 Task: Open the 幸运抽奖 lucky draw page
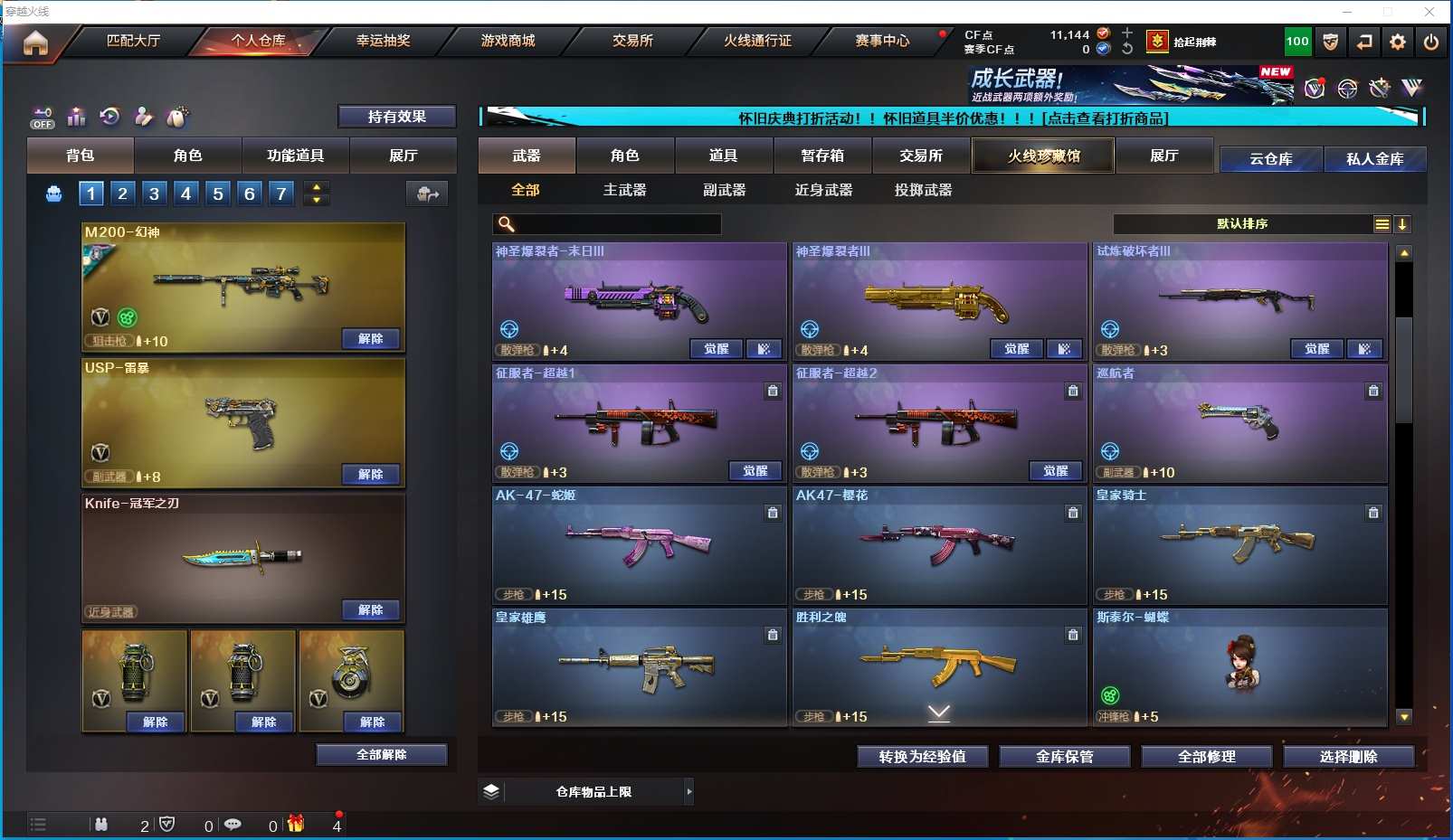click(383, 41)
